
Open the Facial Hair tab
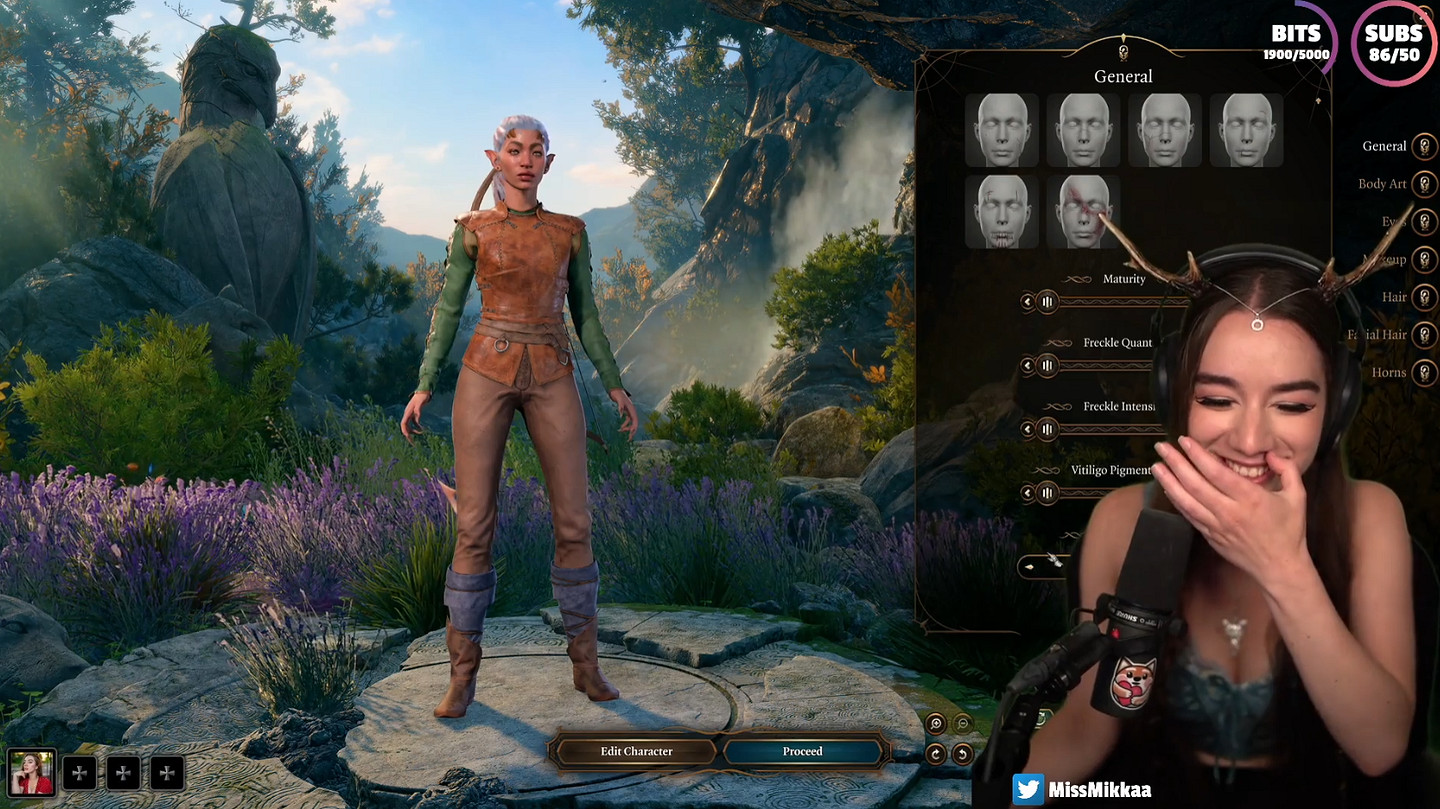pos(1424,335)
